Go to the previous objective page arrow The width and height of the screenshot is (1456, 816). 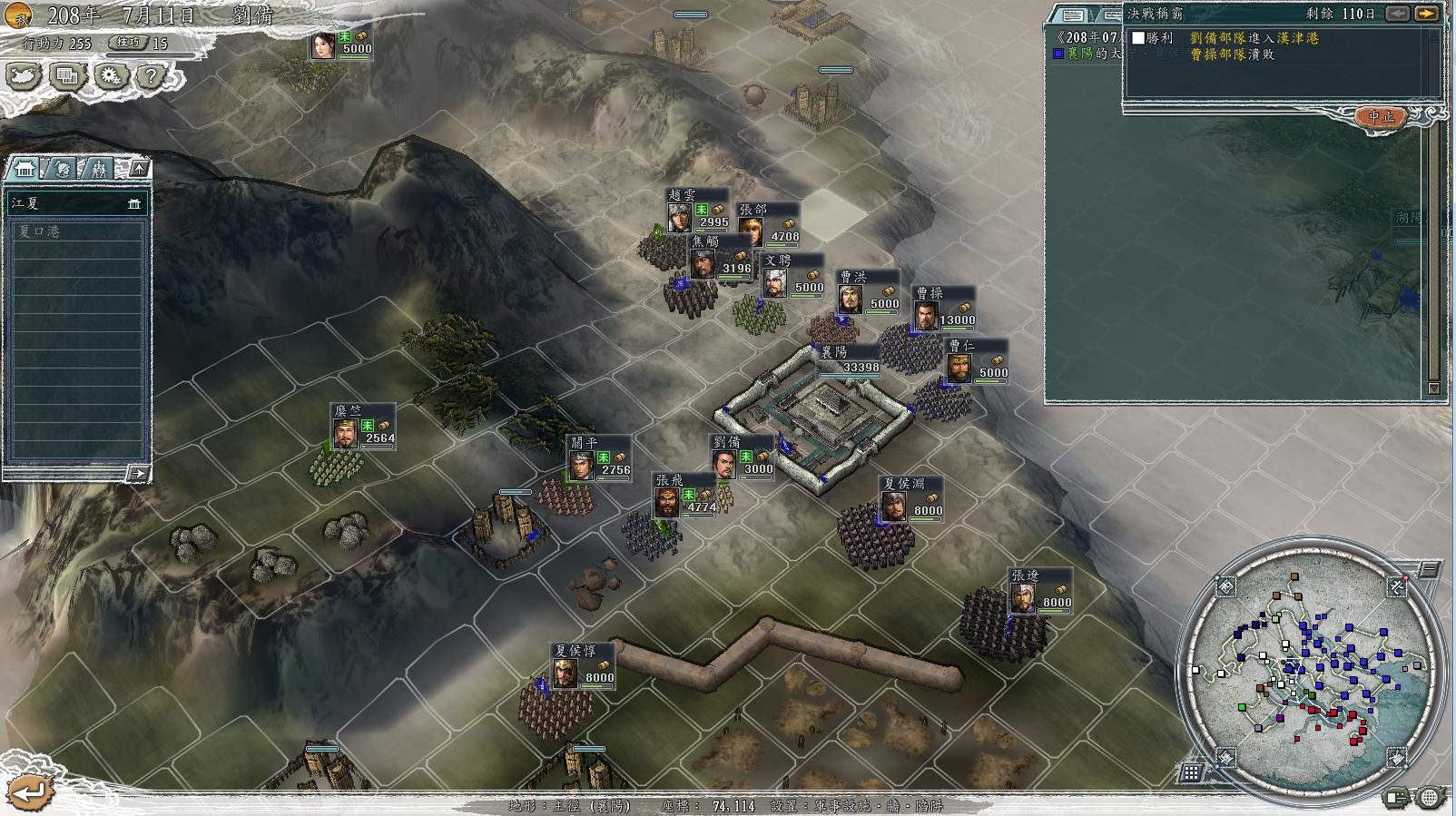(x=1399, y=14)
